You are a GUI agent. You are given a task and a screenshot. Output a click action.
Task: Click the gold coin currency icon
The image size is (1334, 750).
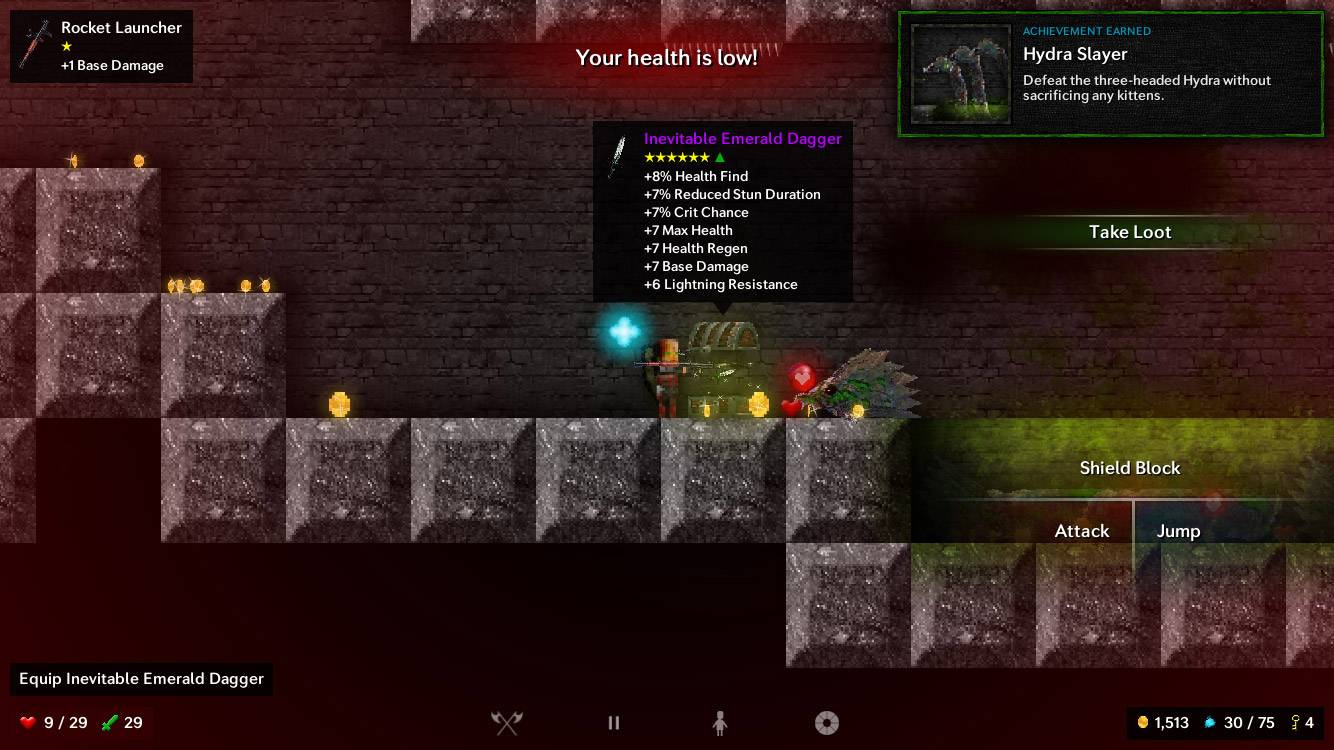pyautogui.click(x=1144, y=722)
